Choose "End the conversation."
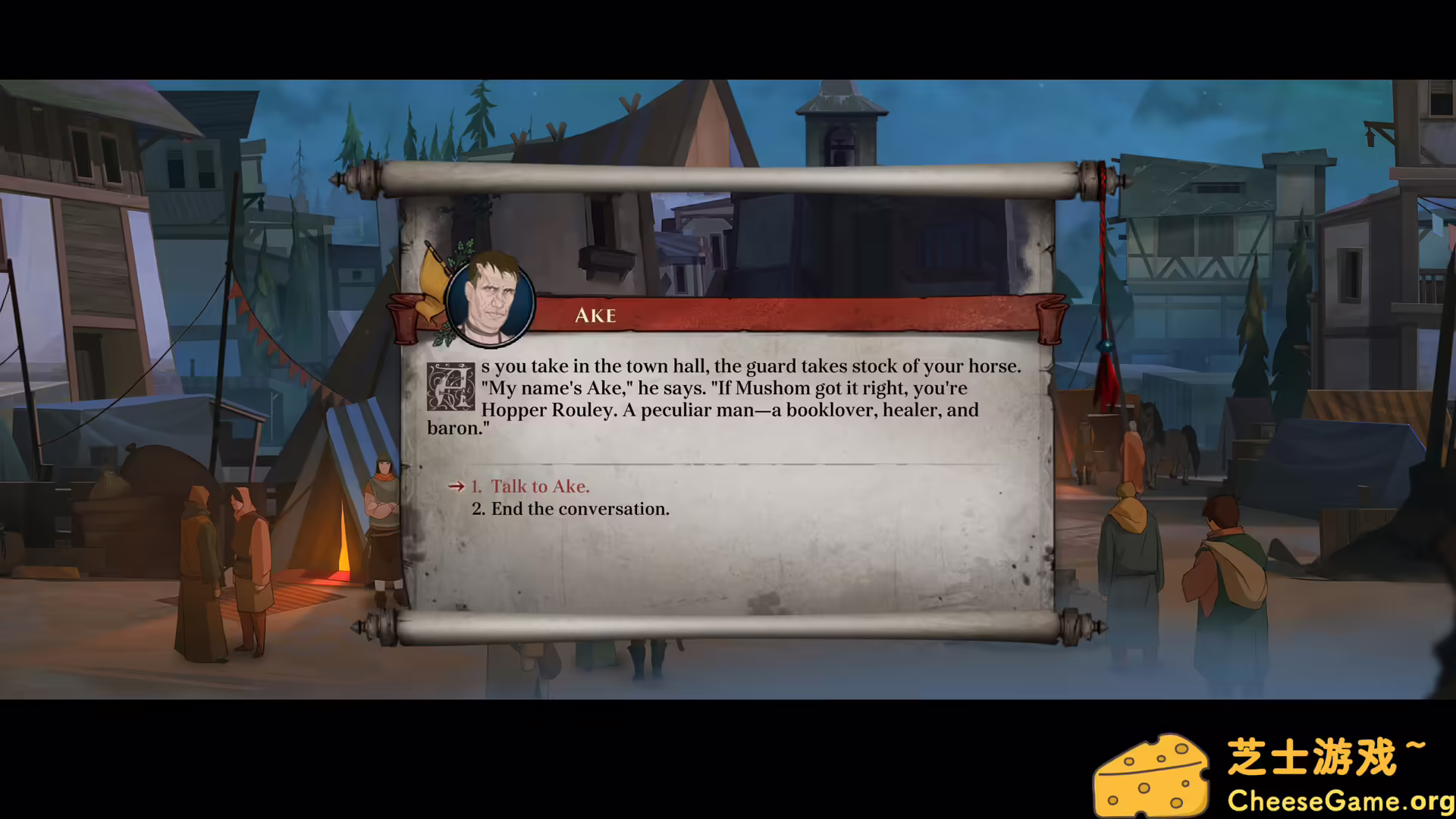Viewport: 1456px width, 819px height. 579,508
